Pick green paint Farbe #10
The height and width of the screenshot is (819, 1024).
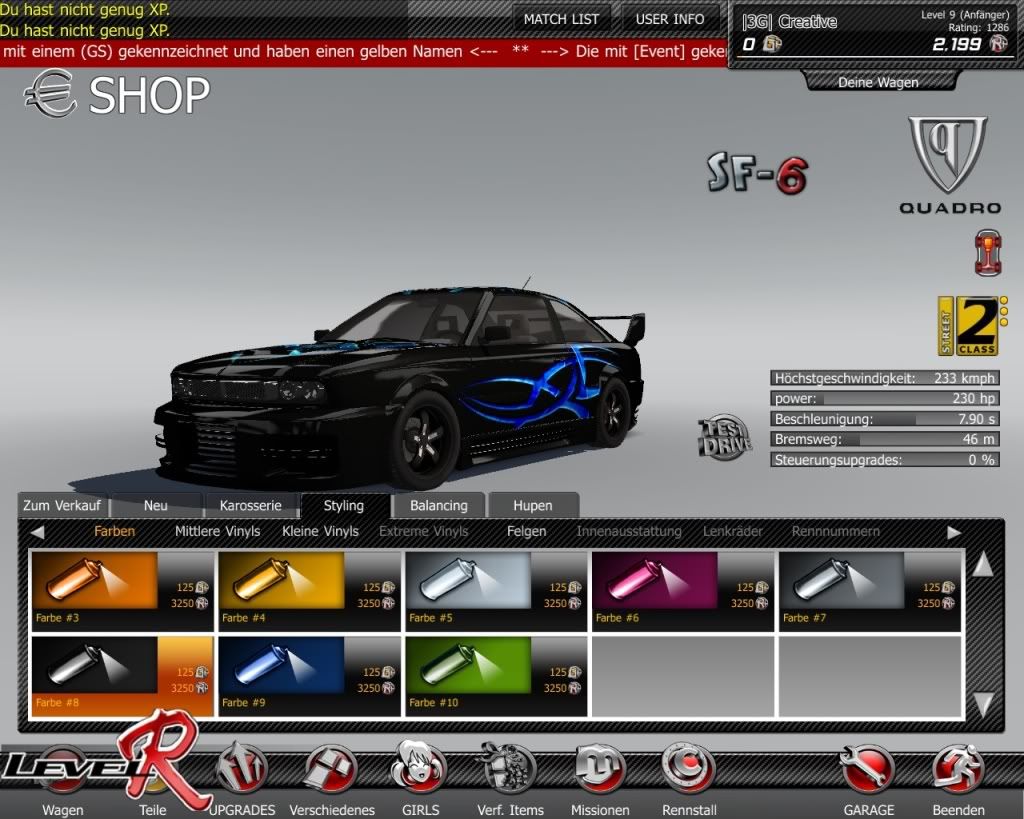[x=495, y=676]
